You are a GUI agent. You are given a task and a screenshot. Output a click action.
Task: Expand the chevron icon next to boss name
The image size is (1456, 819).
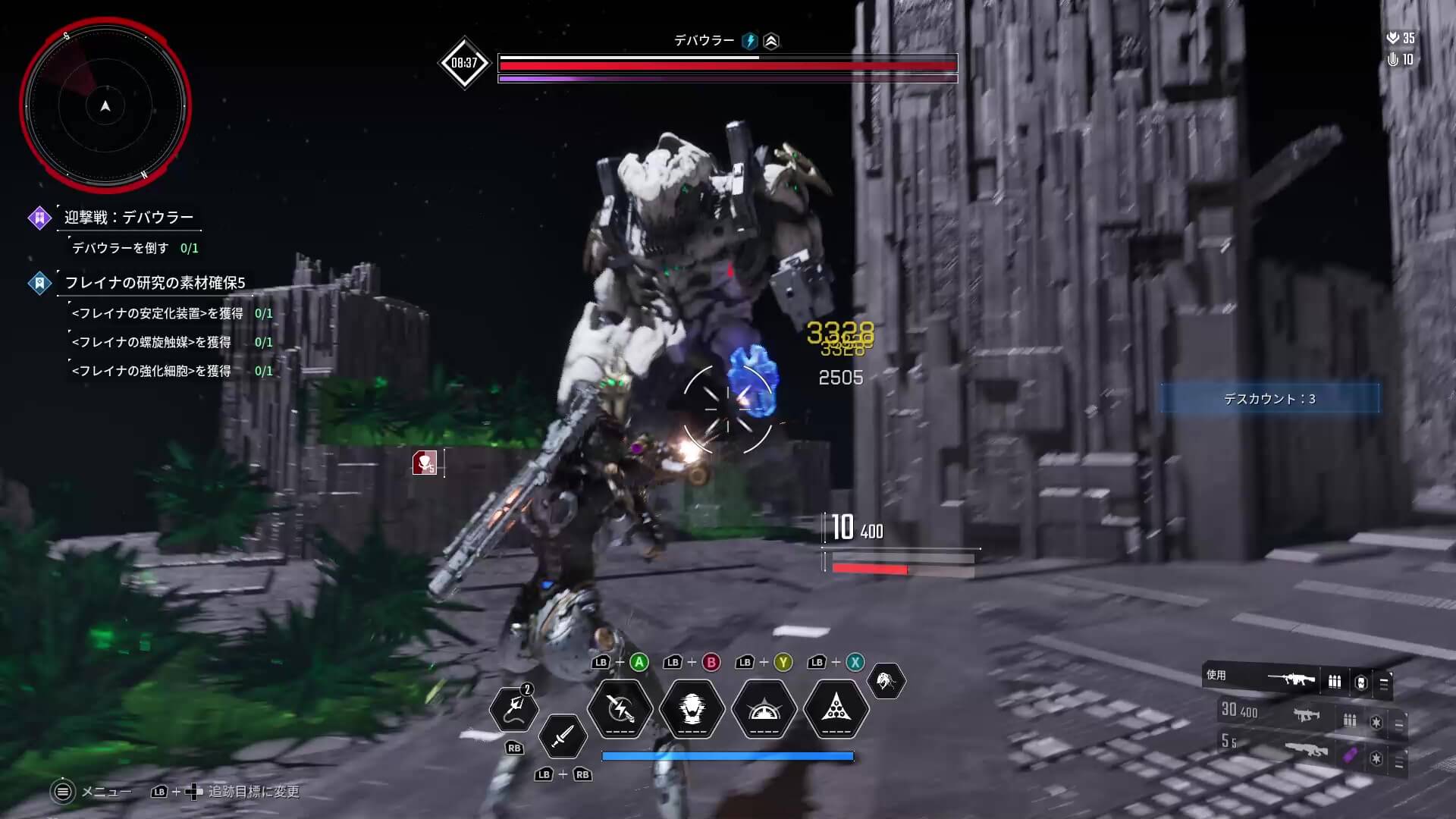pos(770,42)
